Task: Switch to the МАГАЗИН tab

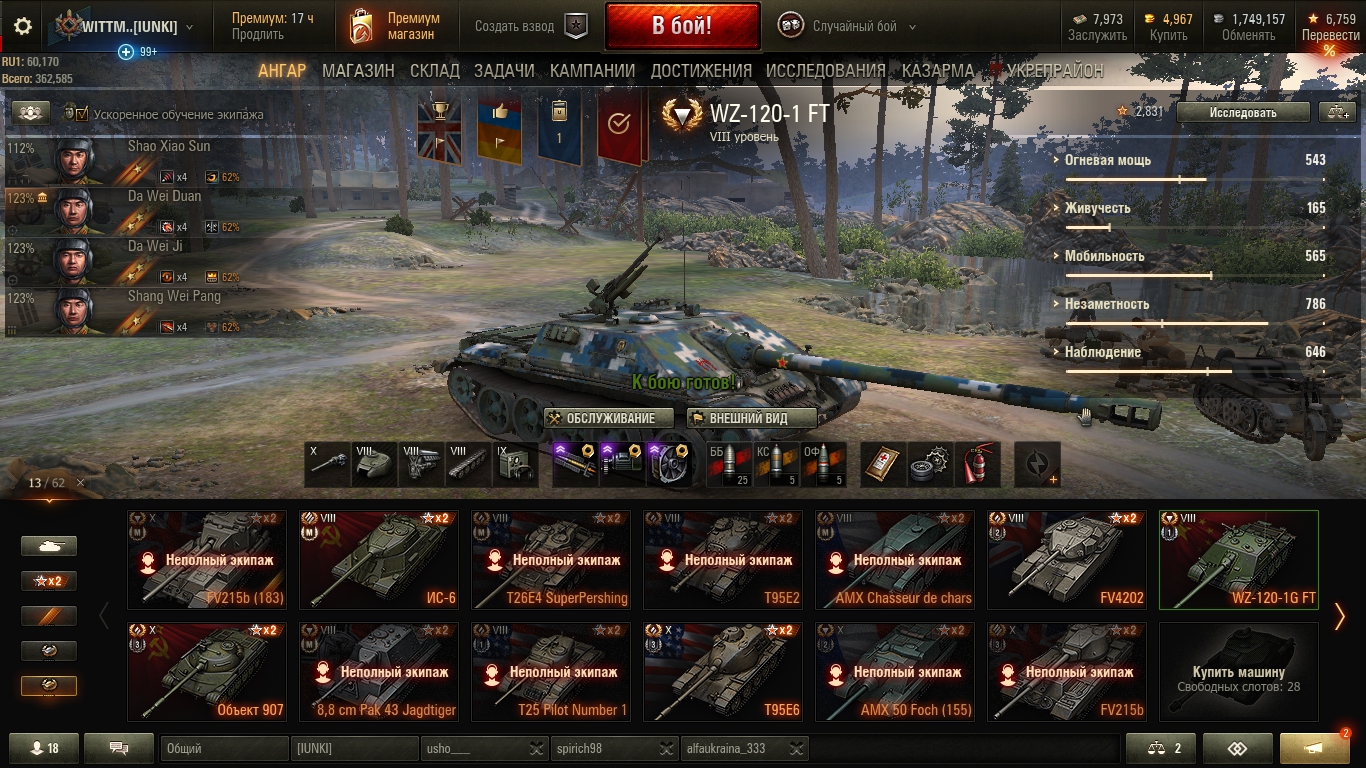Action: 358,71
